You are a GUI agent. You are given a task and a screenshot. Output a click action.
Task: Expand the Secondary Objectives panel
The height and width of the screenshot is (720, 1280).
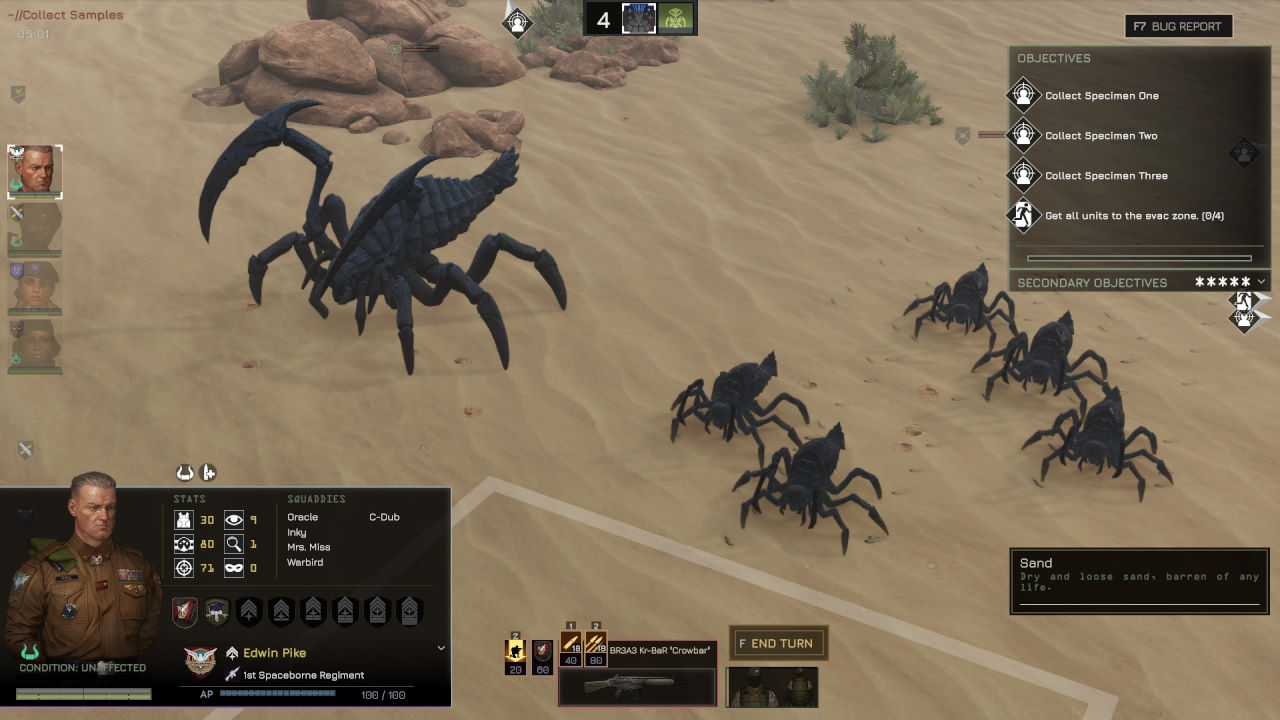[1261, 282]
